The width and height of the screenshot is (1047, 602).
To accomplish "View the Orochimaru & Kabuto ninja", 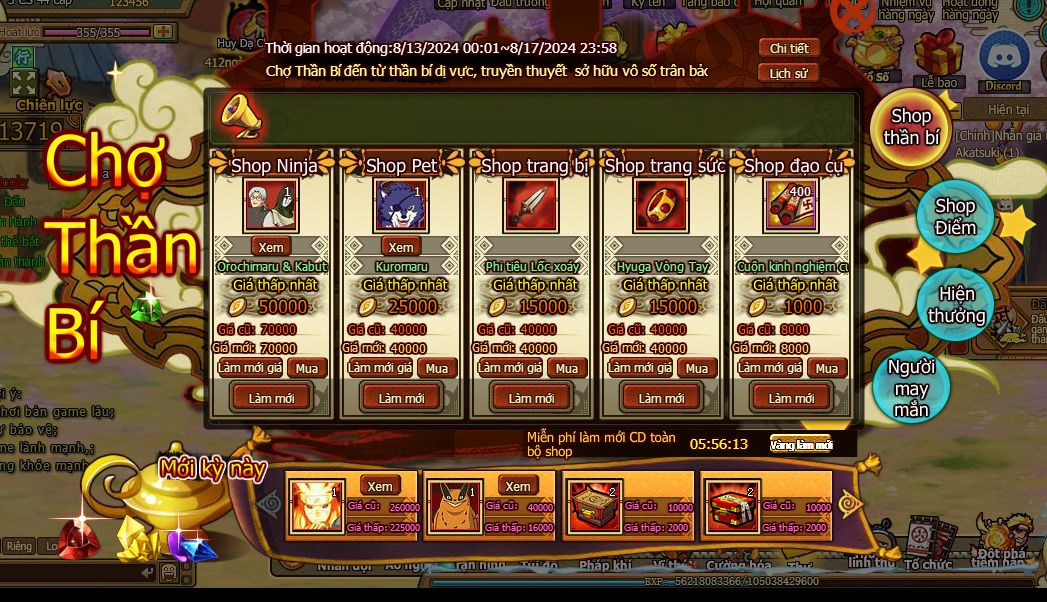I will (x=271, y=247).
